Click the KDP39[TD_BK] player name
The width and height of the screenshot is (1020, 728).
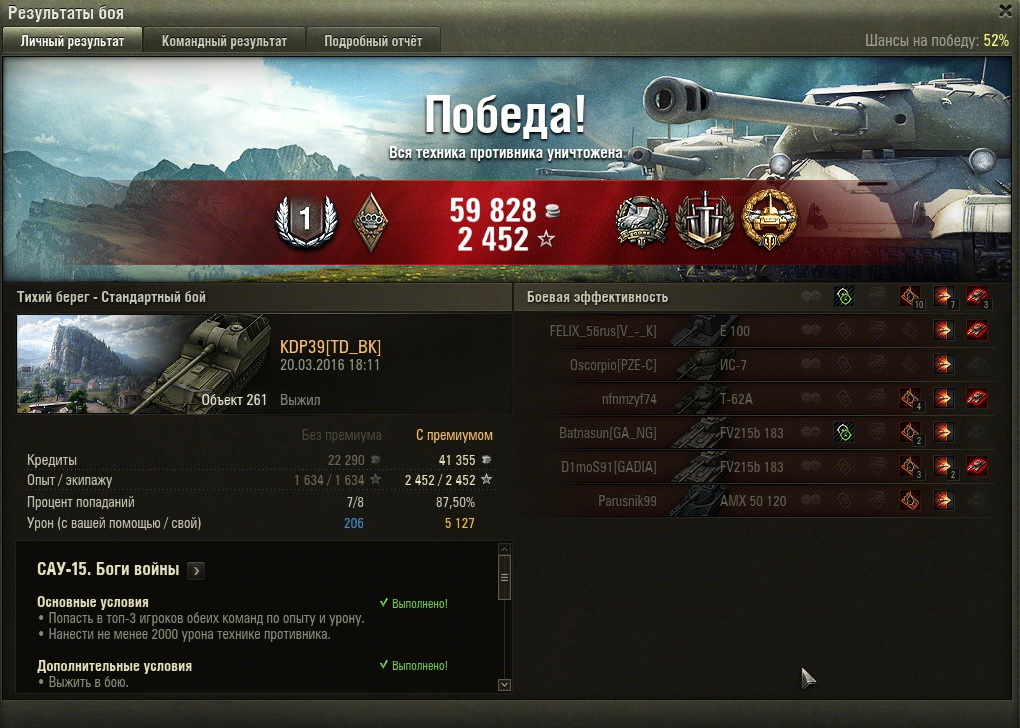[x=330, y=347]
